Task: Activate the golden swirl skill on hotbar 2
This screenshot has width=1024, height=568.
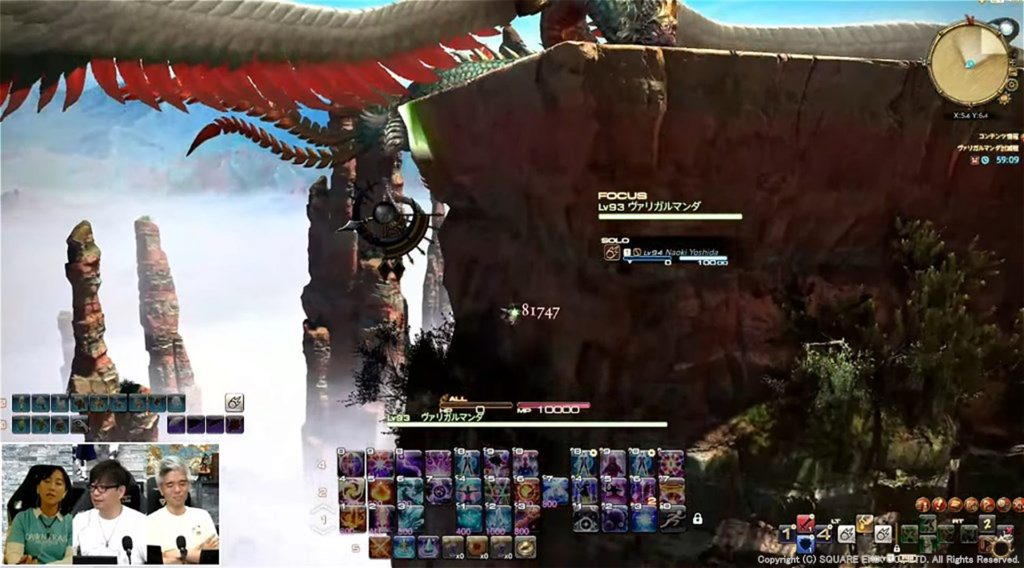Action: point(352,491)
